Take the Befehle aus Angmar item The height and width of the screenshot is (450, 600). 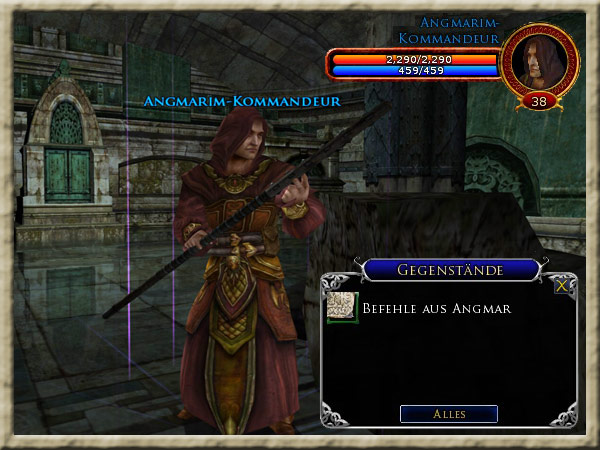pos(343,308)
